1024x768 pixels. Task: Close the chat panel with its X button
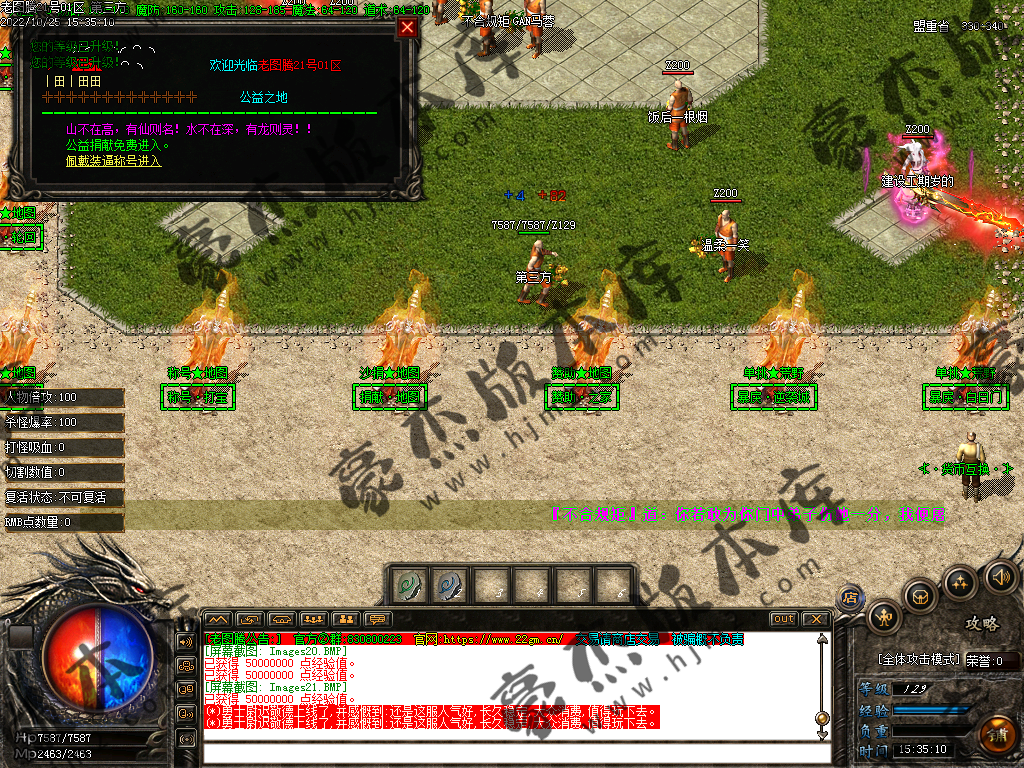(x=815, y=619)
